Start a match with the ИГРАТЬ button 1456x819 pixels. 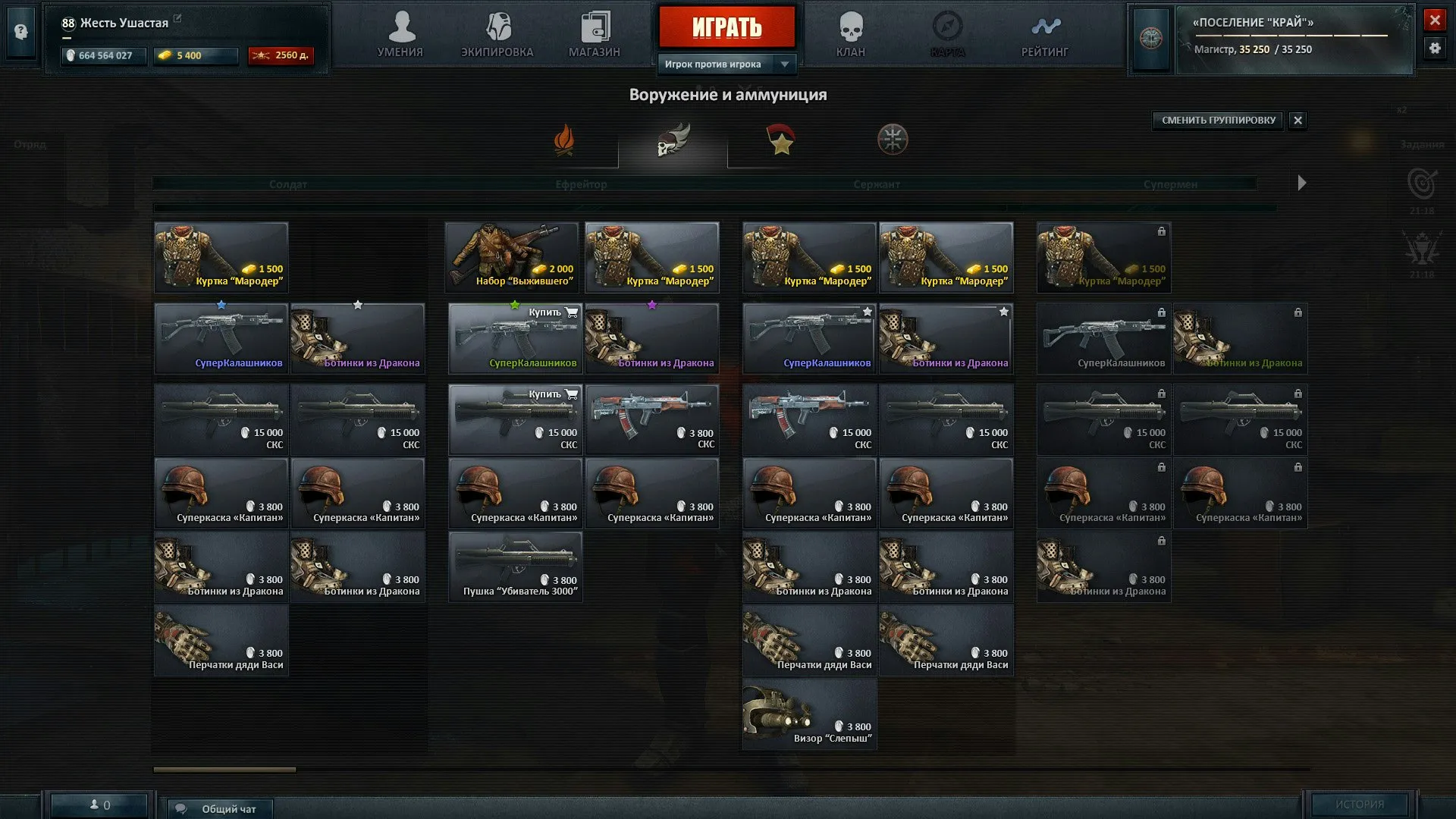tap(726, 27)
